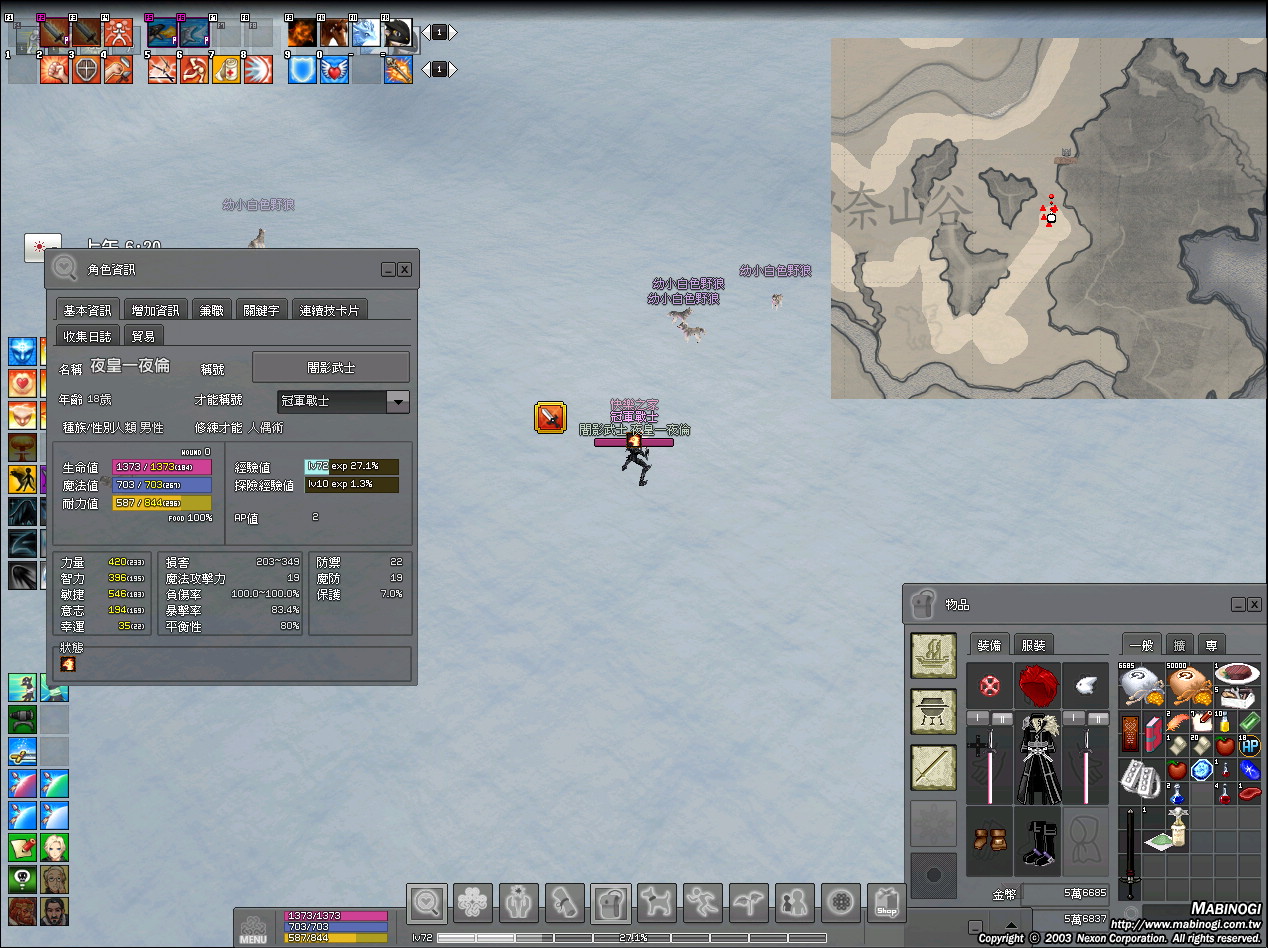Open the 才能稱號 talent title dropdown

pyautogui.click(x=398, y=401)
